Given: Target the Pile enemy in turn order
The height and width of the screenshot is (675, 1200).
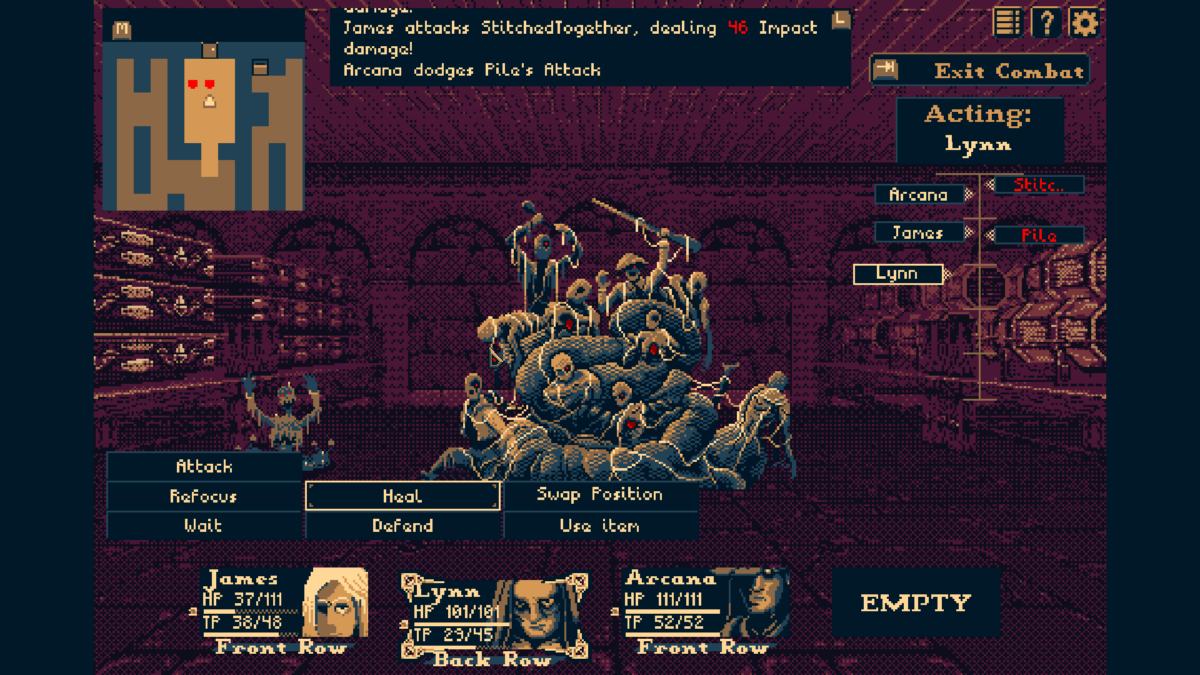Looking at the screenshot, I should tap(1039, 236).
